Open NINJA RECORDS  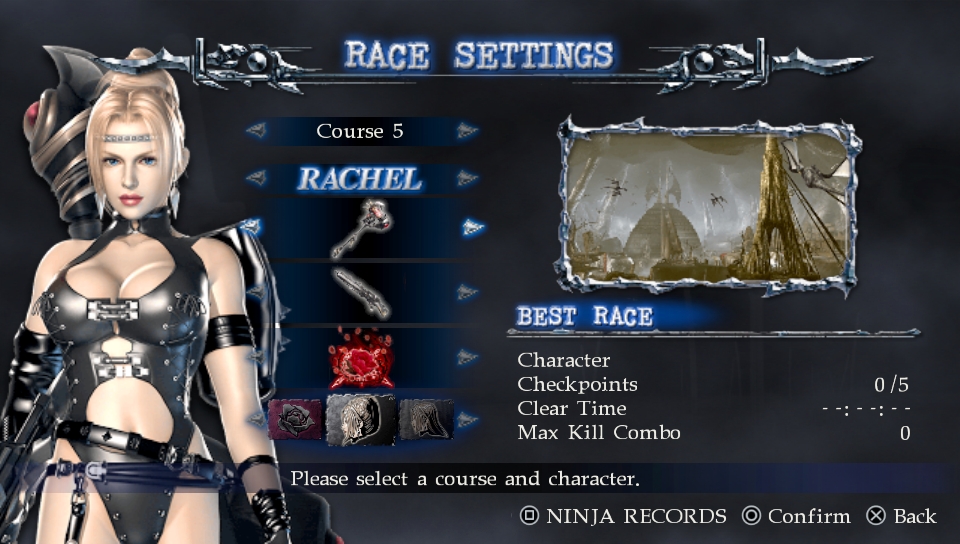(623, 517)
